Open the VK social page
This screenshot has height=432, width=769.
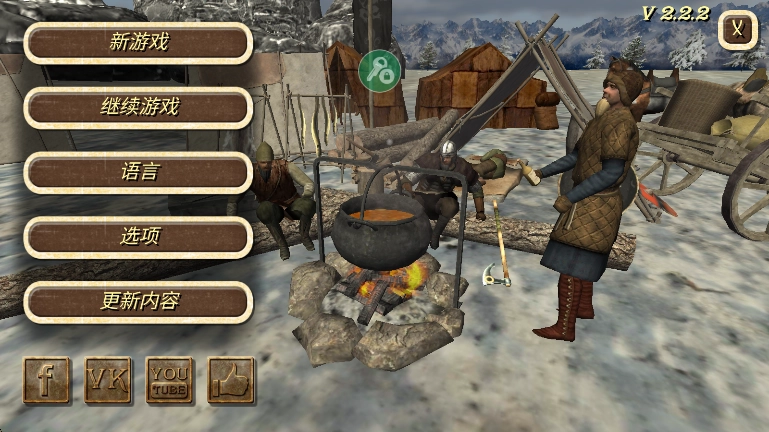(x=108, y=380)
